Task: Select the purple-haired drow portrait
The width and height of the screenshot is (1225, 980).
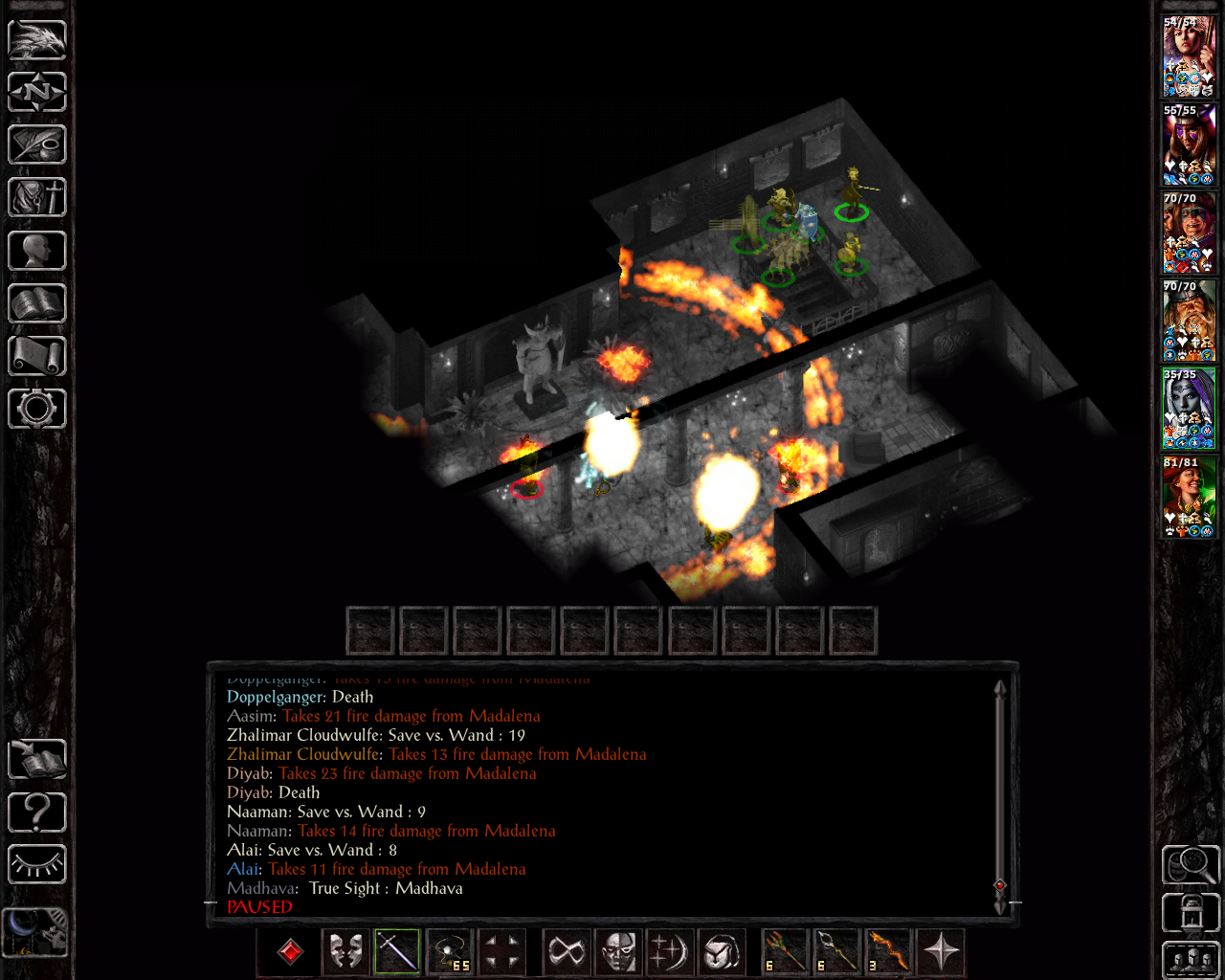Action: coord(1189,409)
